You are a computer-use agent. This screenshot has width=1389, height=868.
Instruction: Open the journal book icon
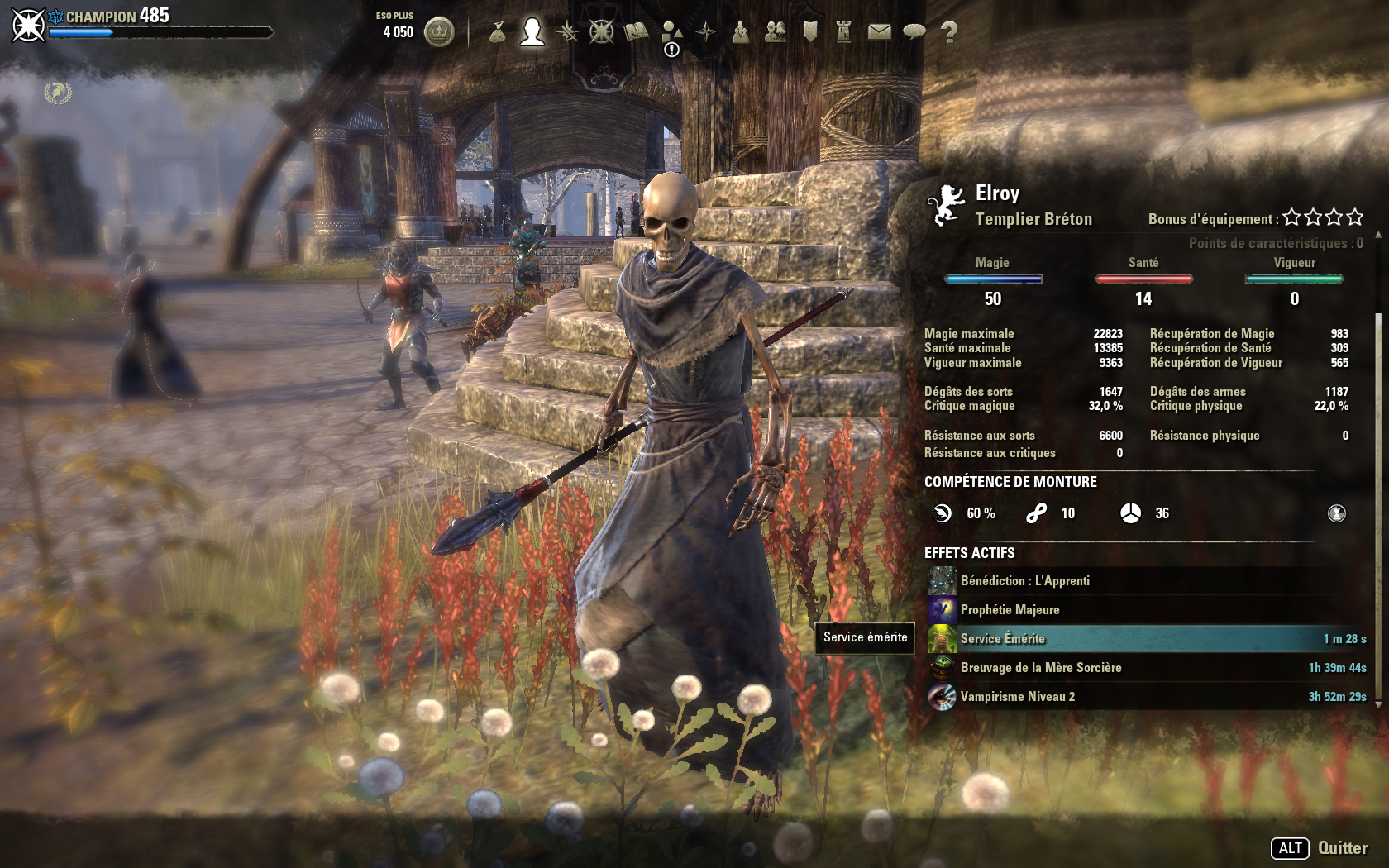click(x=637, y=32)
